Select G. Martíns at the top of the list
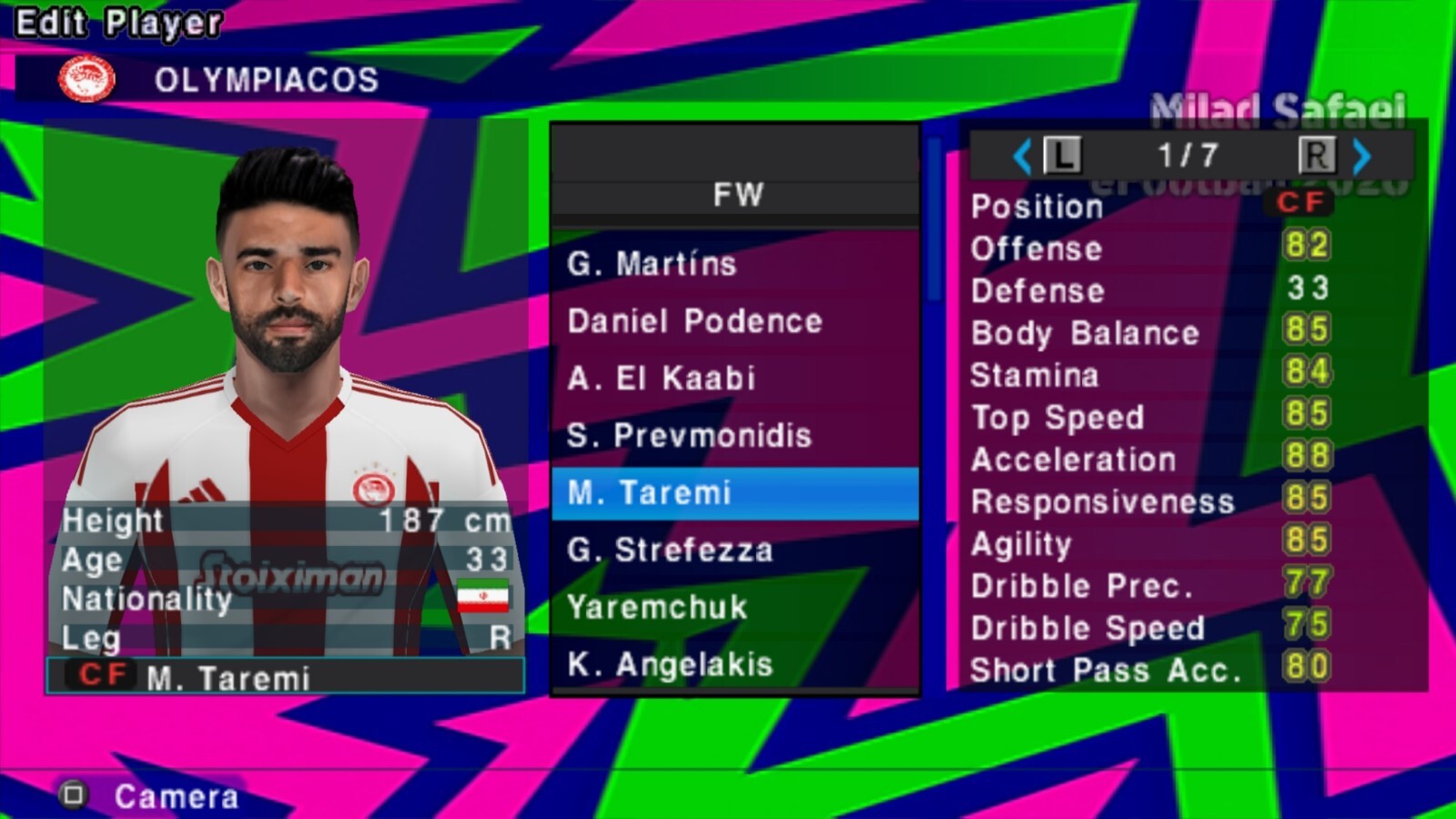Image resolution: width=1456 pixels, height=819 pixels. pos(652,264)
